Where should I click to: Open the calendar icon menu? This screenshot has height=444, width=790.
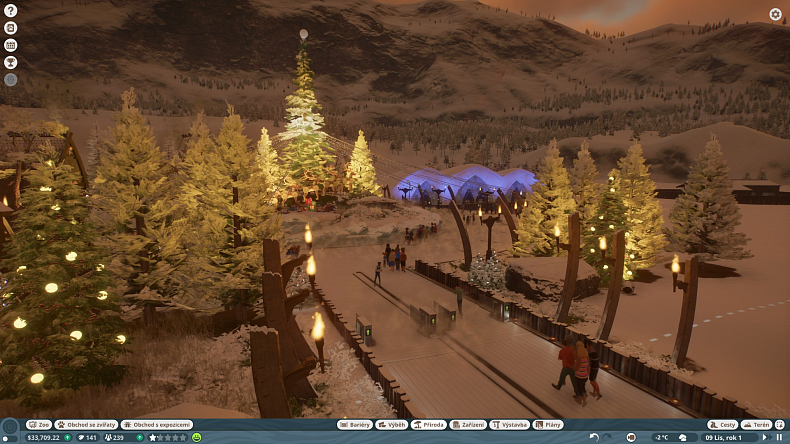10,45
